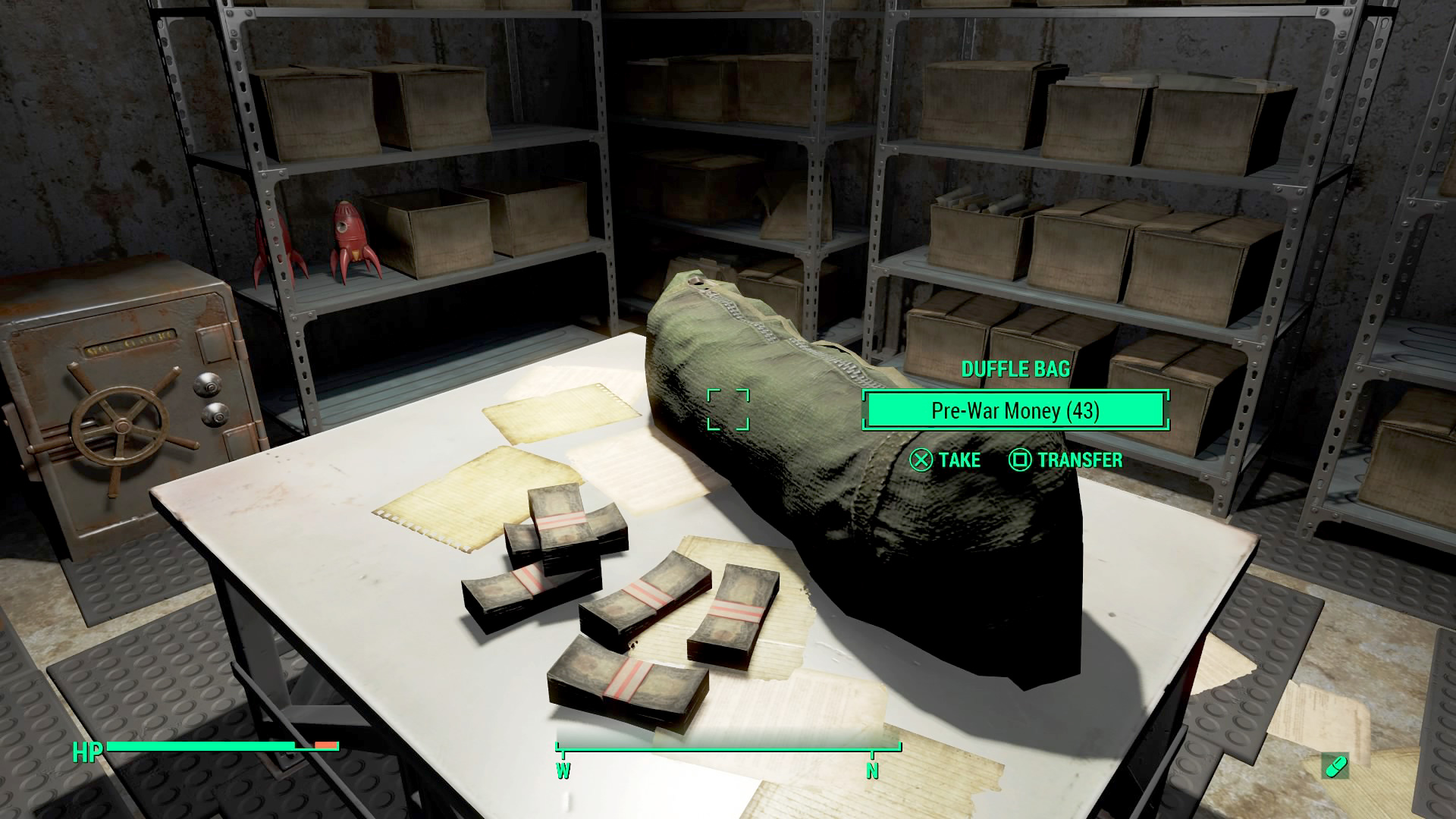The height and width of the screenshot is (819, 1456).
Task: Click the green pill status icon
Action: [1334, 766]
